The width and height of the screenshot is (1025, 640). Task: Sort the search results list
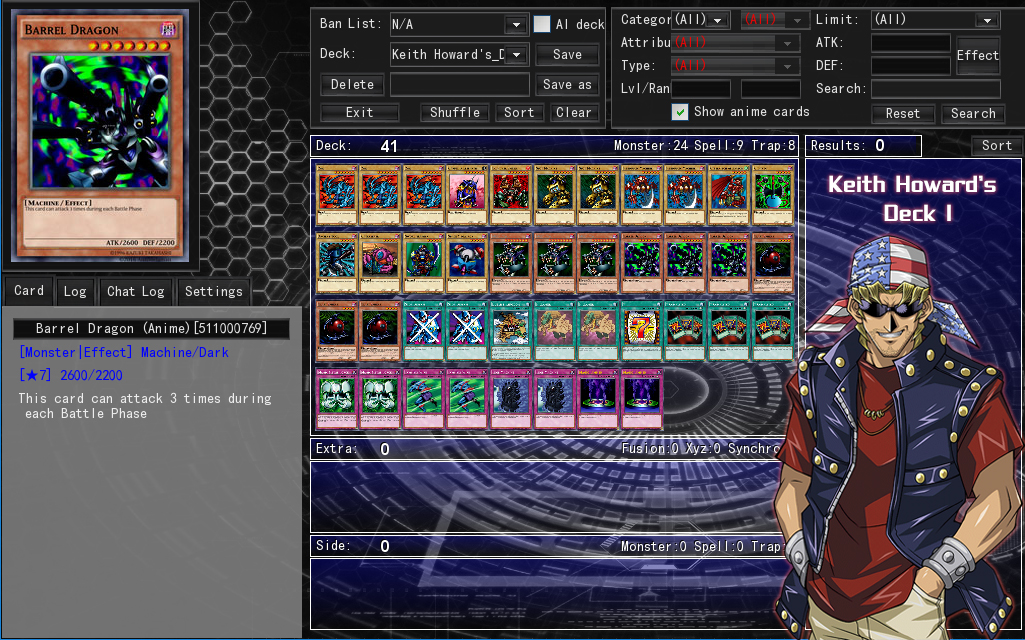[996, 146]
